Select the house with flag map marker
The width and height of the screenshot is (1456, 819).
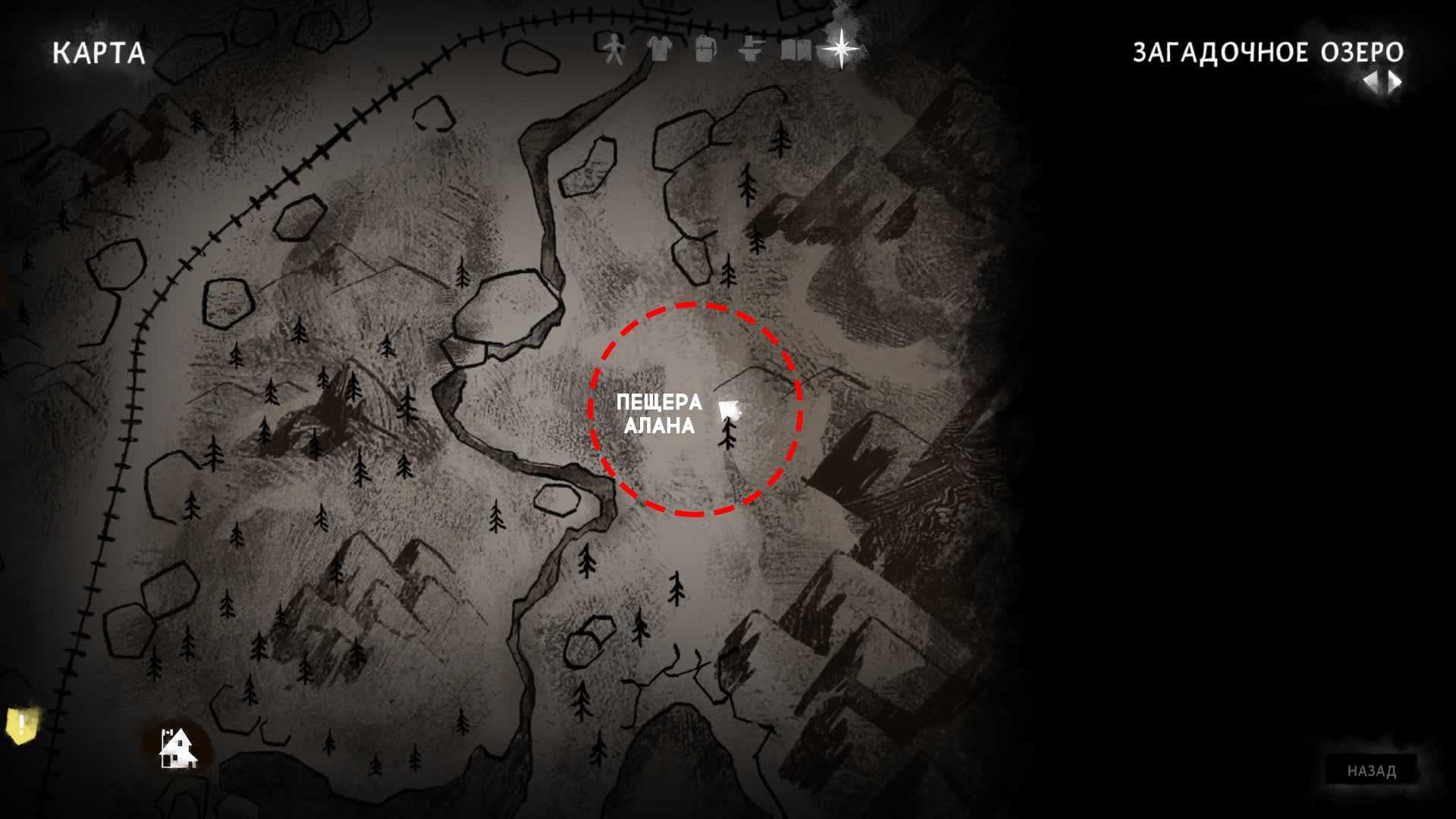tap(177, 748)
